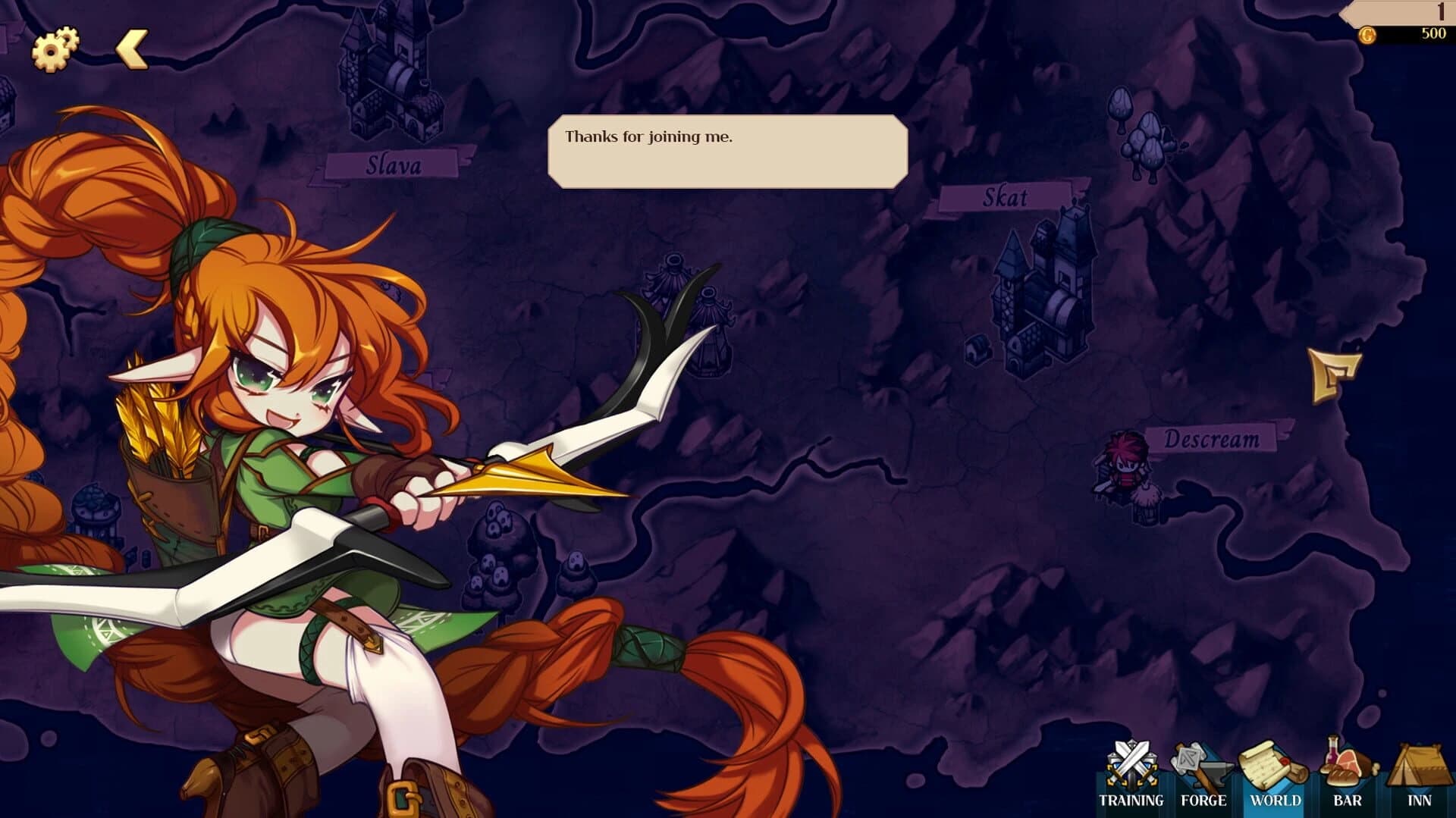The image size is (1456, 818).
Task: Switch to the WORLD tab at bottom
Action: [1277, 799]
